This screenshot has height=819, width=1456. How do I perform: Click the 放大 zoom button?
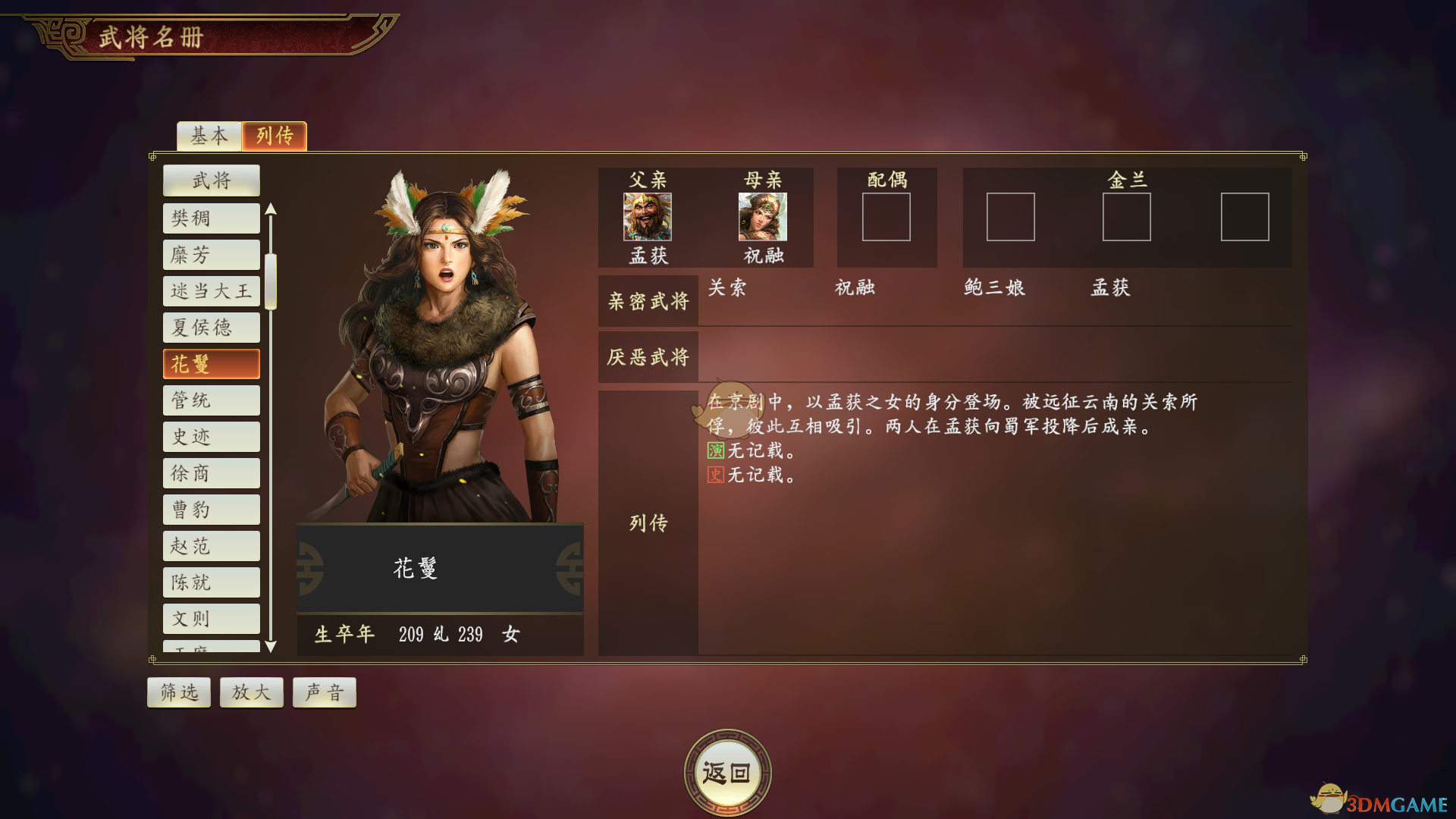[x=251, y=692]
